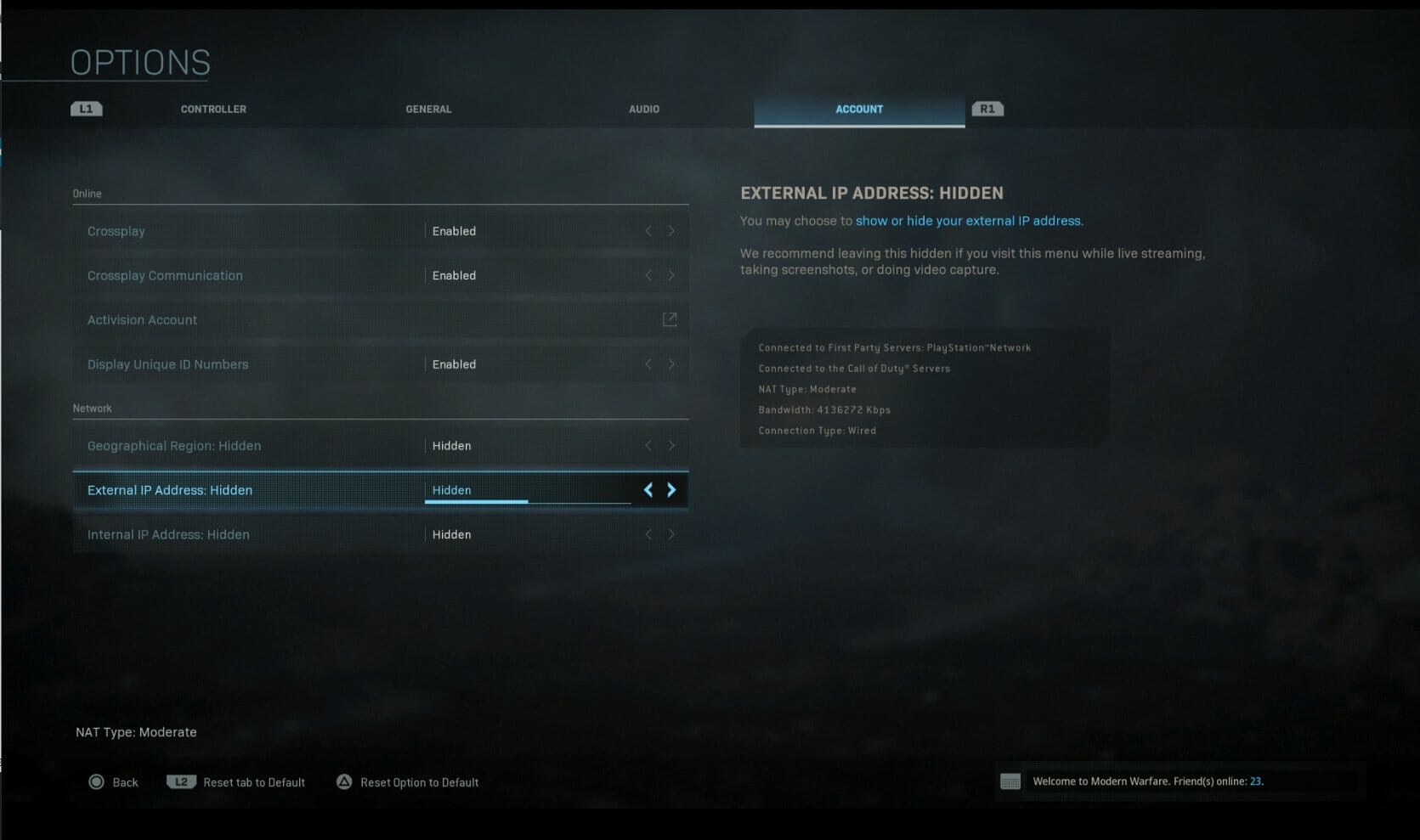Click the blue progress bar under Hidden
Screen dimensions: 1420x840
(476, 501)
